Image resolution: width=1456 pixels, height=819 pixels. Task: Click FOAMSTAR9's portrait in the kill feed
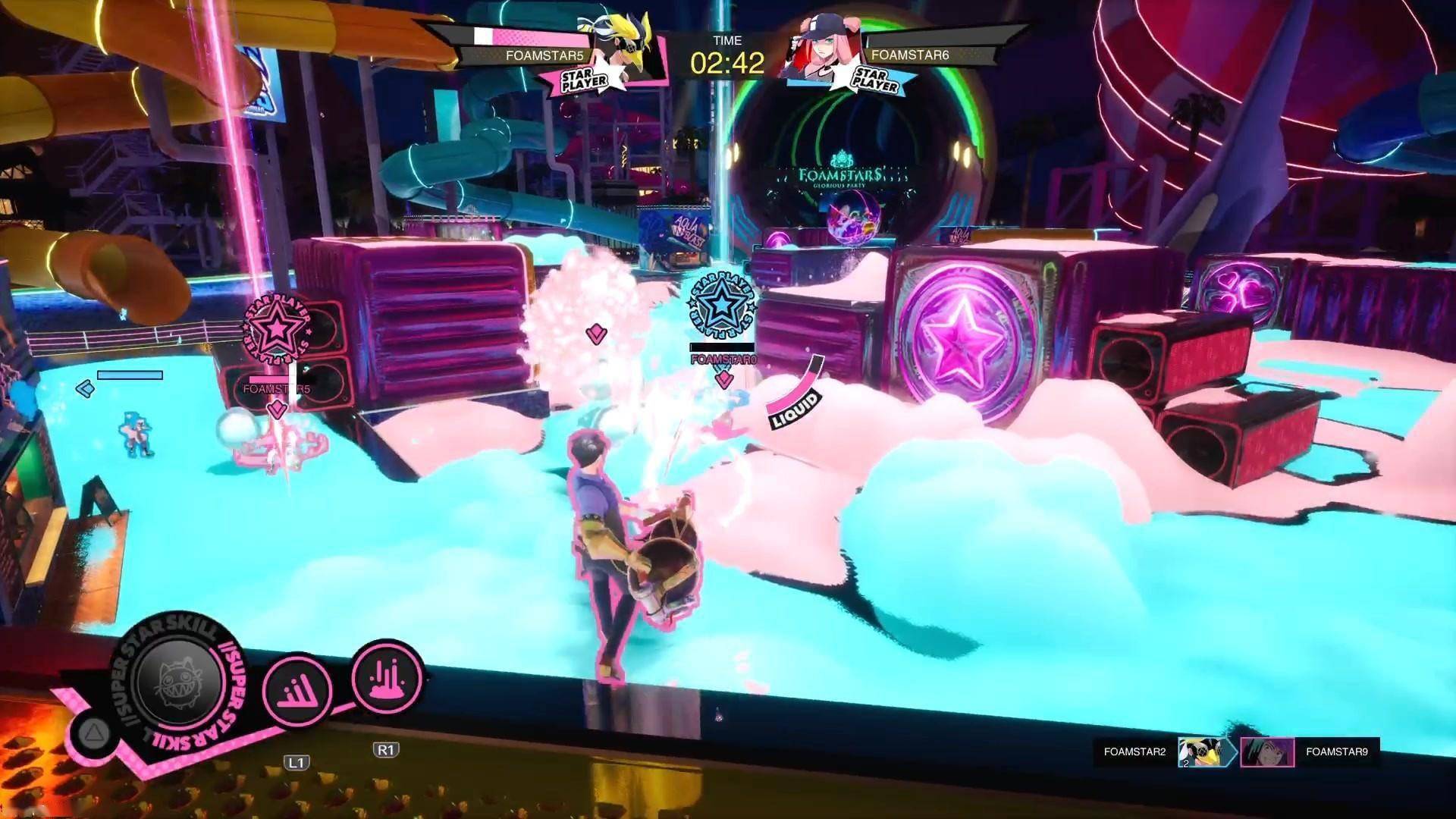1267,752
